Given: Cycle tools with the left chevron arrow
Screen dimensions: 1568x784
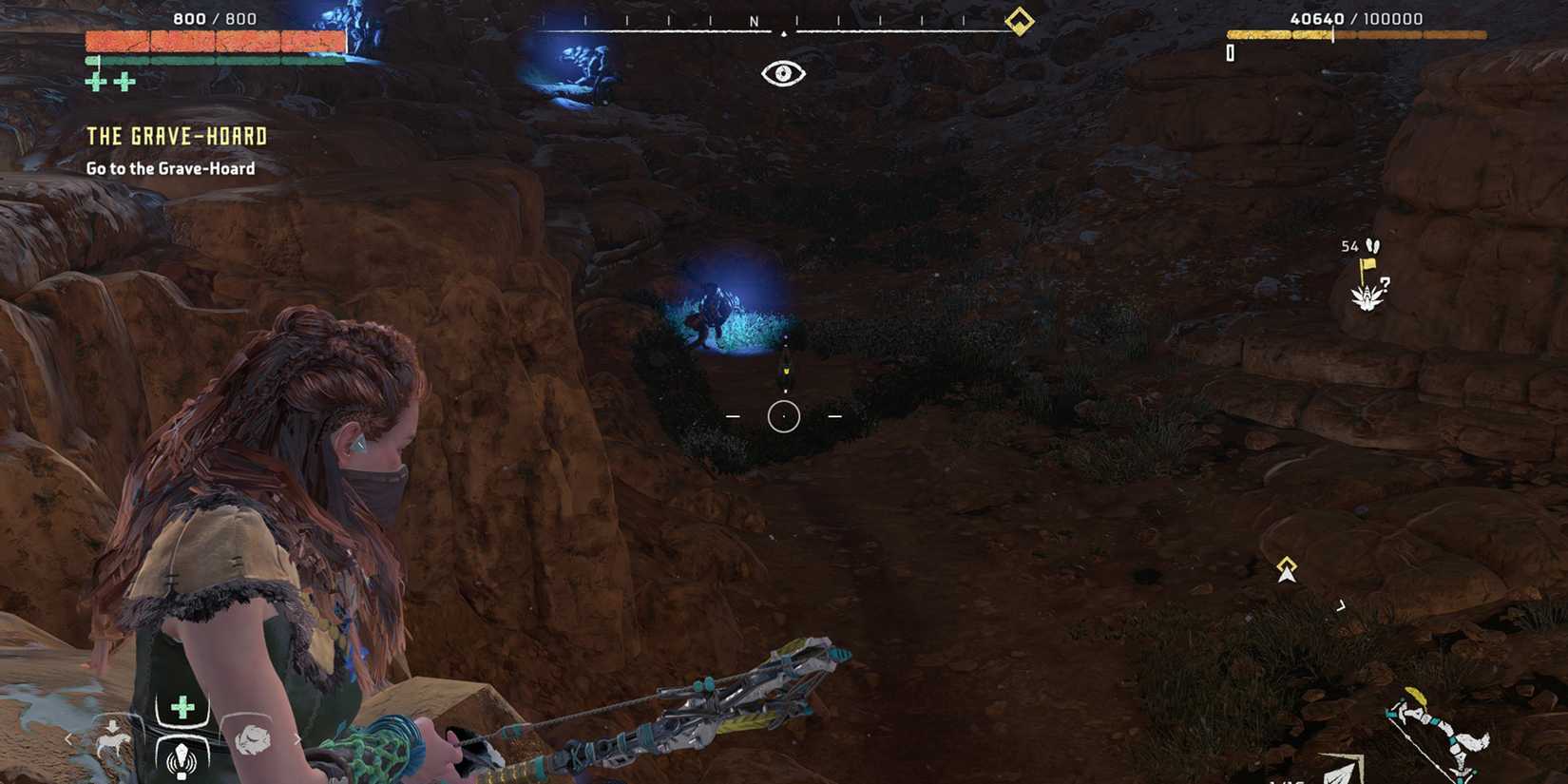Looking at the screenshot, I should (68, 737).
